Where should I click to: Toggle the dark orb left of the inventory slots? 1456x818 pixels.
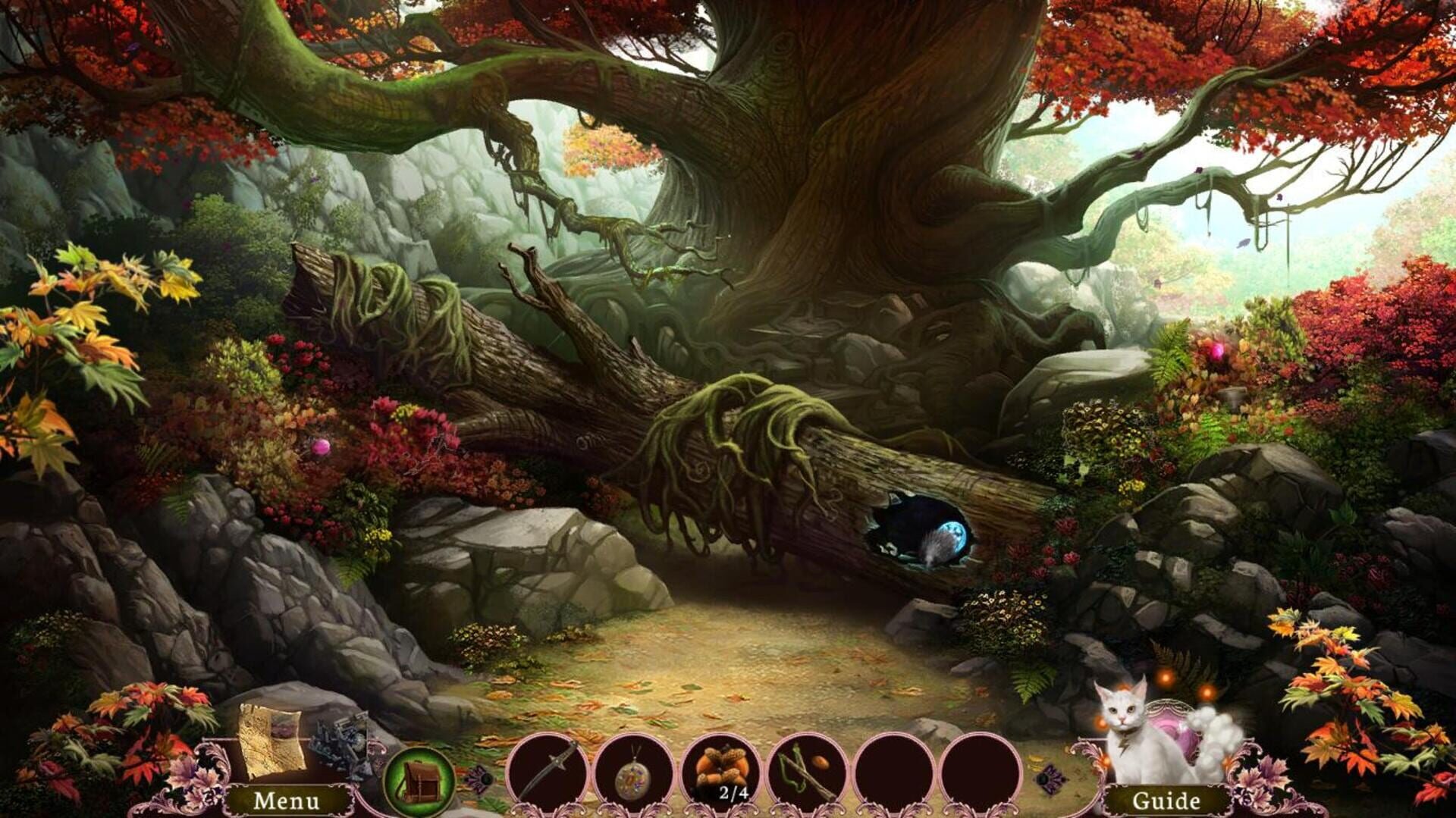click(x=485, y=777)
